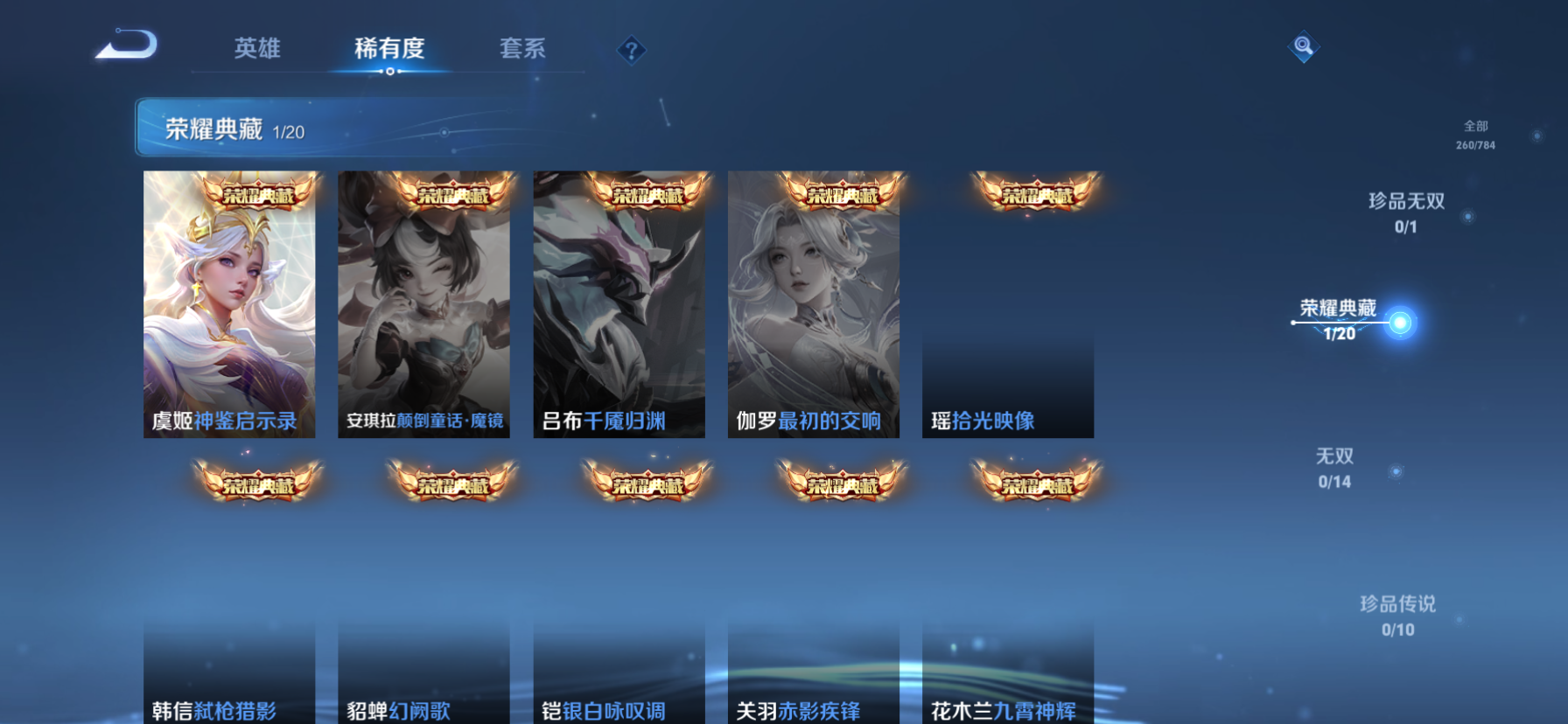Open the help question mark icon

pyautogui.click(x=631, y=50)
